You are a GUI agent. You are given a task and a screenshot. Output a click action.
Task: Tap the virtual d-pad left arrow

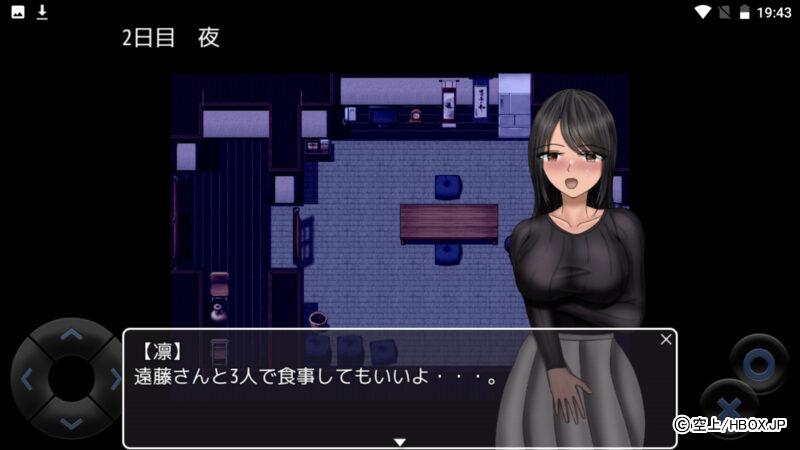tap(27, 379)
